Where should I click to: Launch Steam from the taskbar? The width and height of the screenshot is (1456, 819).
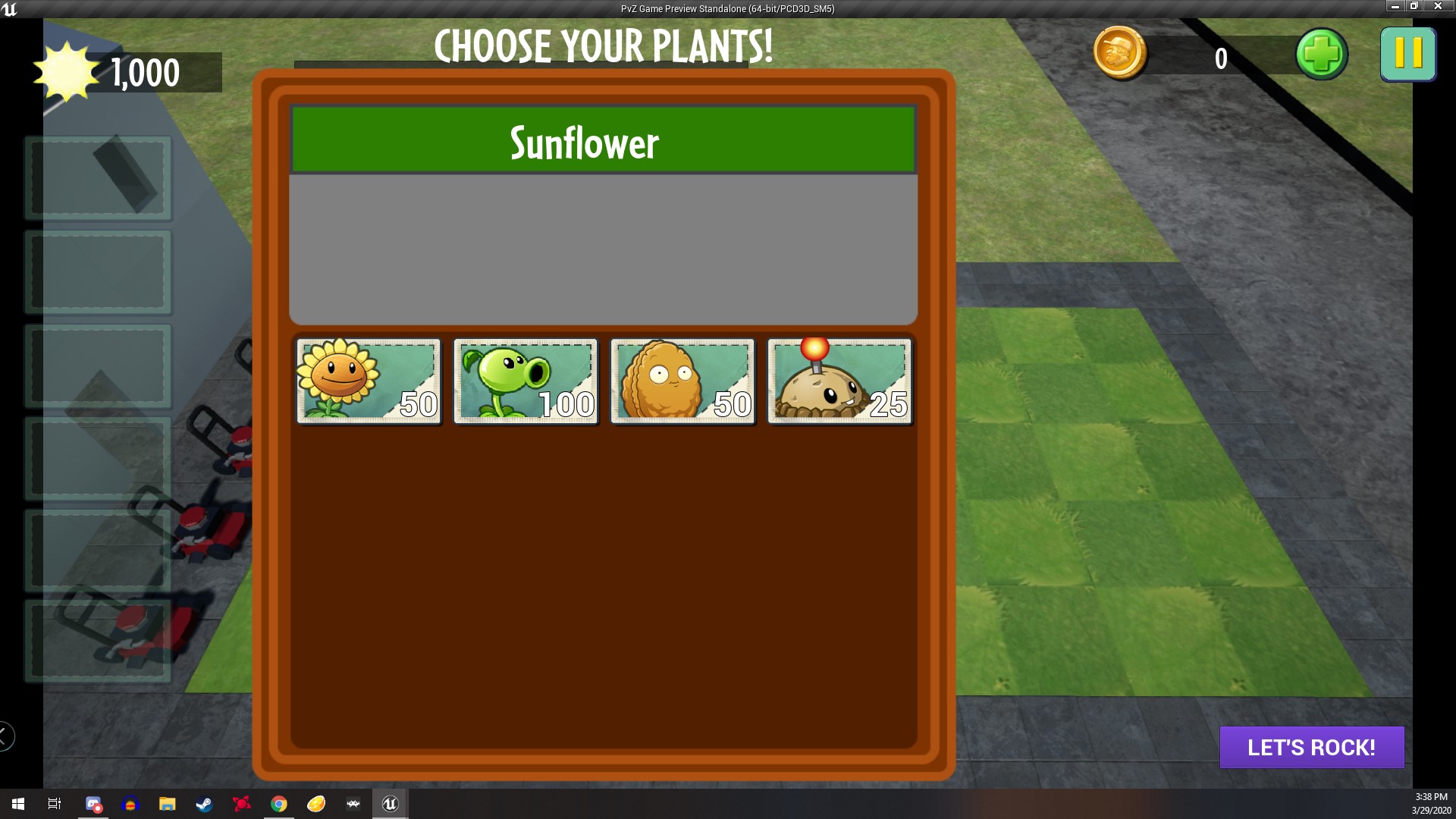[x=203, y=804]
